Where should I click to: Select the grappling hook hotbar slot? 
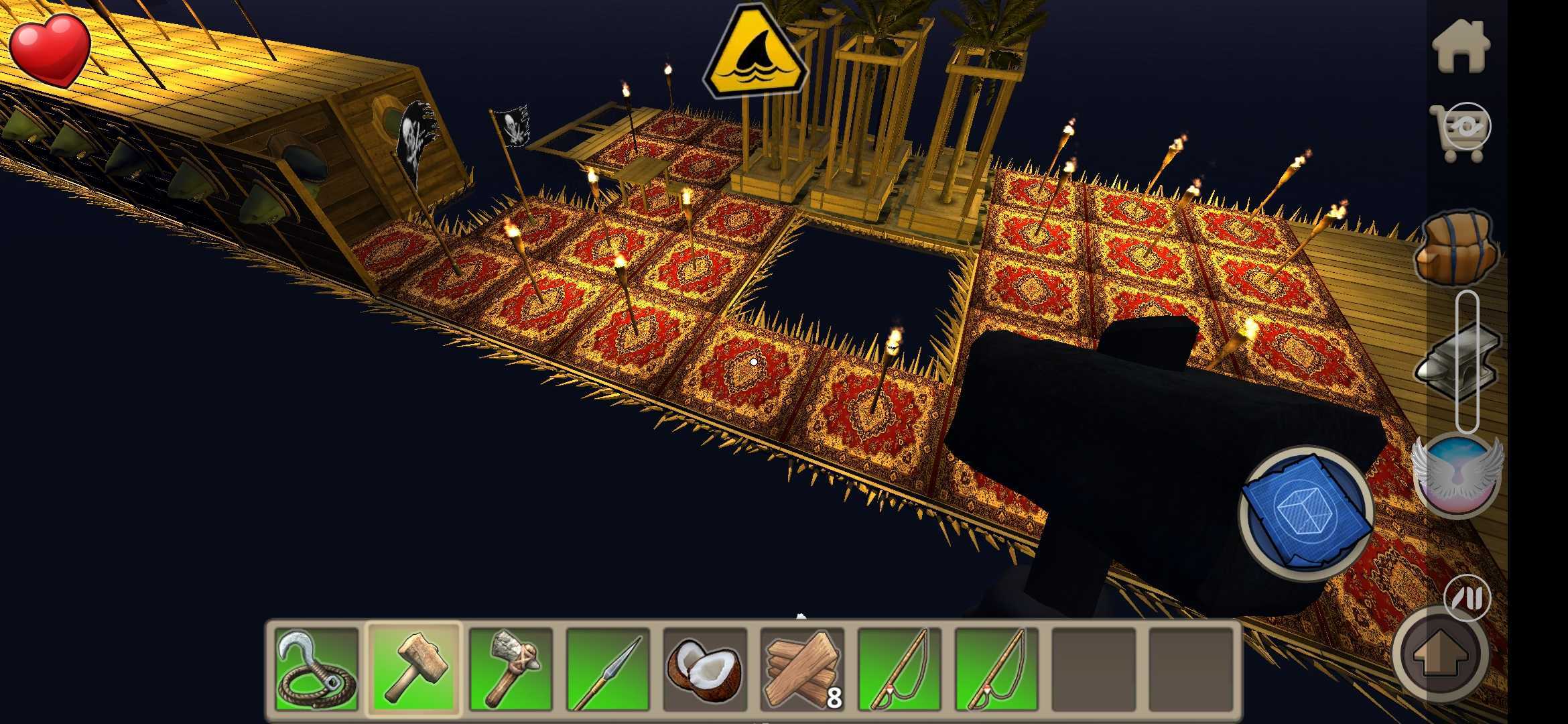316,668
